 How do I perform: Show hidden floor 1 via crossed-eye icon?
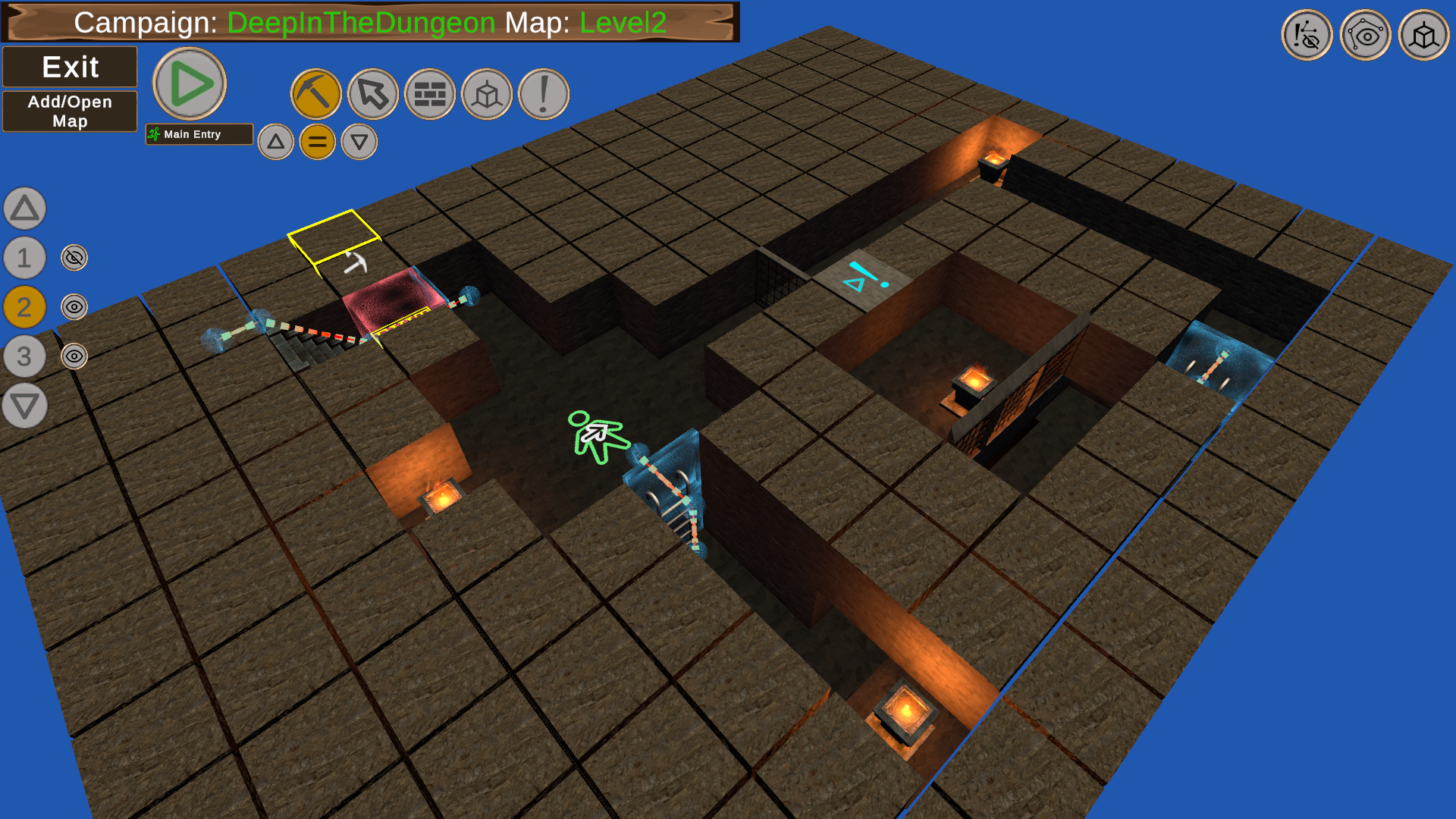[x=74, y=258]
